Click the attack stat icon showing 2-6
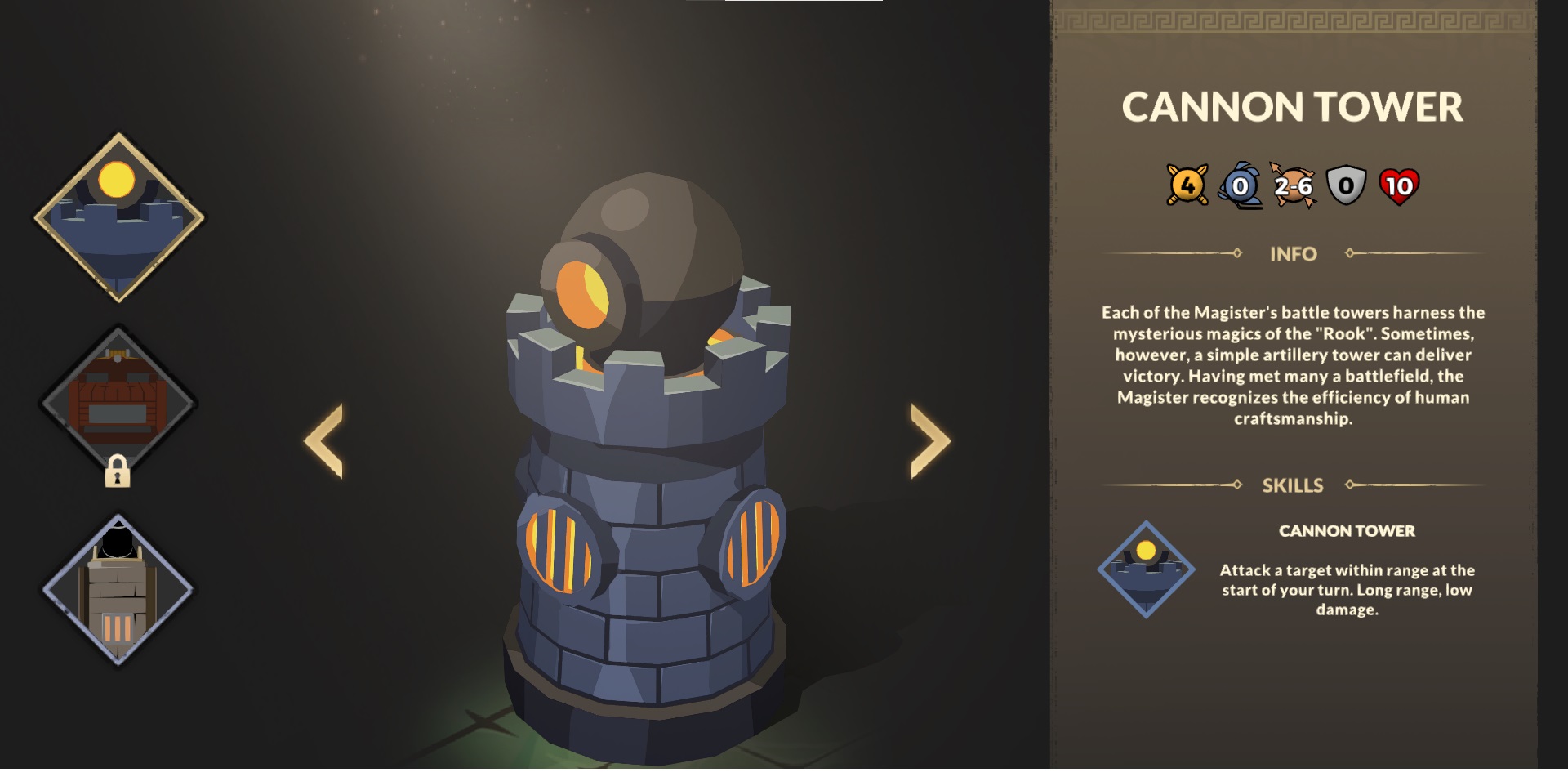 coord(1294,186)
